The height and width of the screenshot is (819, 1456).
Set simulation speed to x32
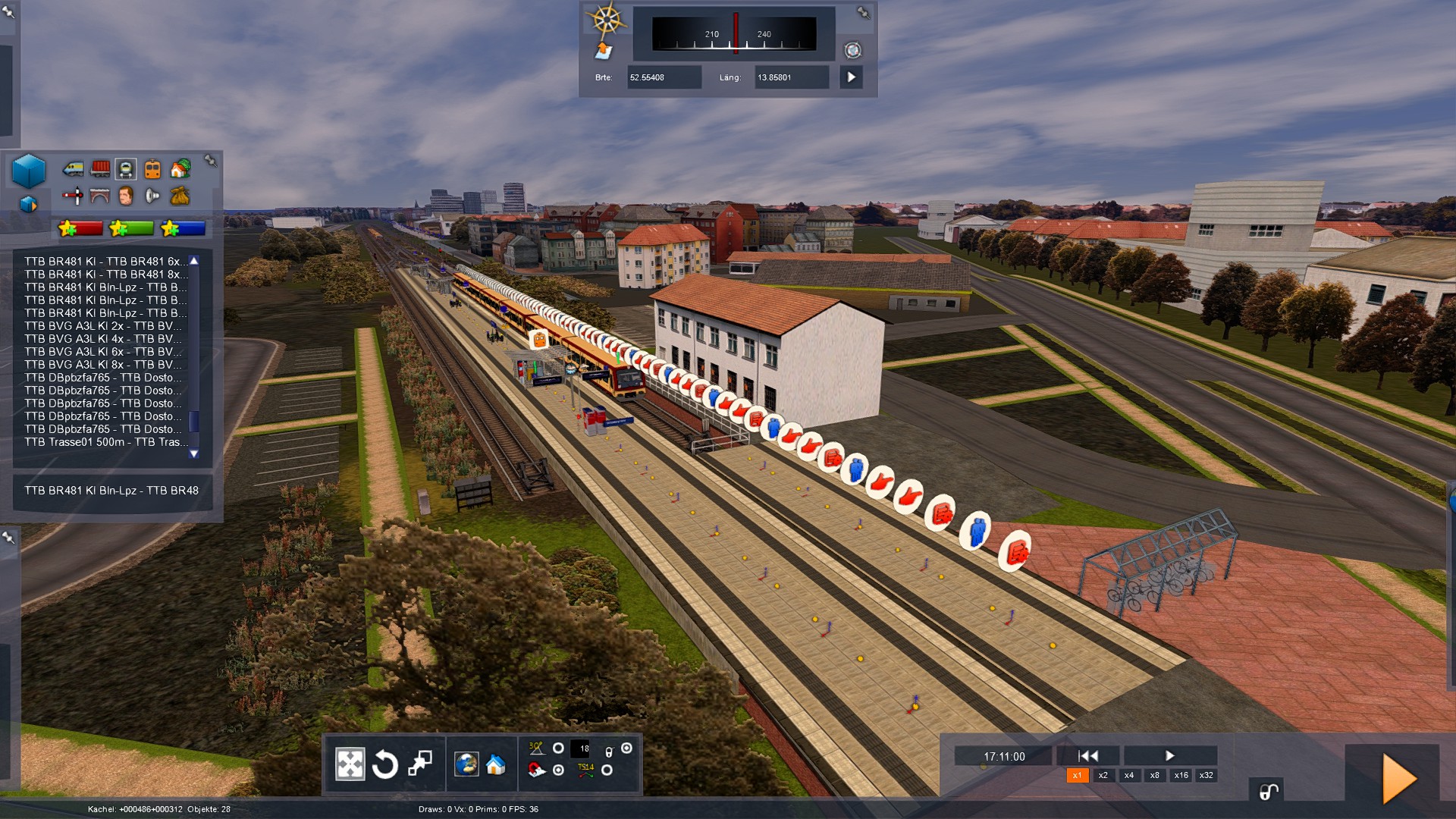(x=1206, y=775)
